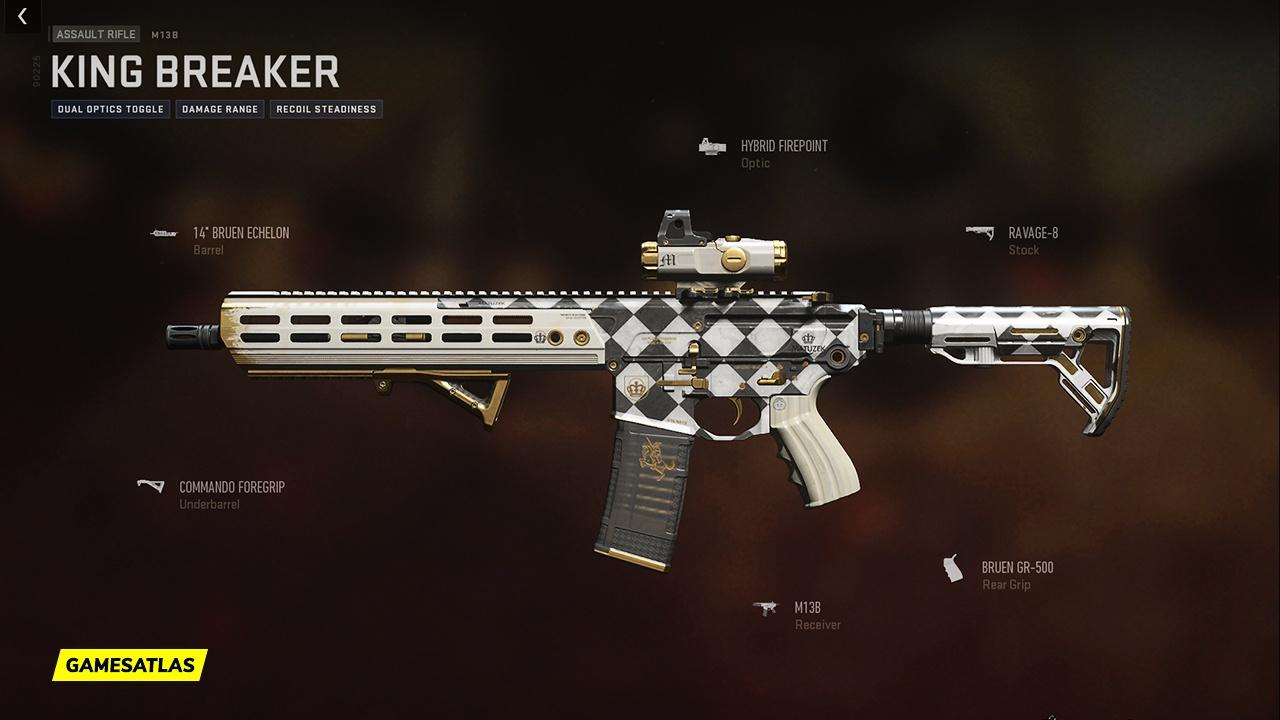The width and height of the screenshot is (1280, 720).
Task: Select the Hybrid Firepoint optic attachment
Action: click(783, 146)
